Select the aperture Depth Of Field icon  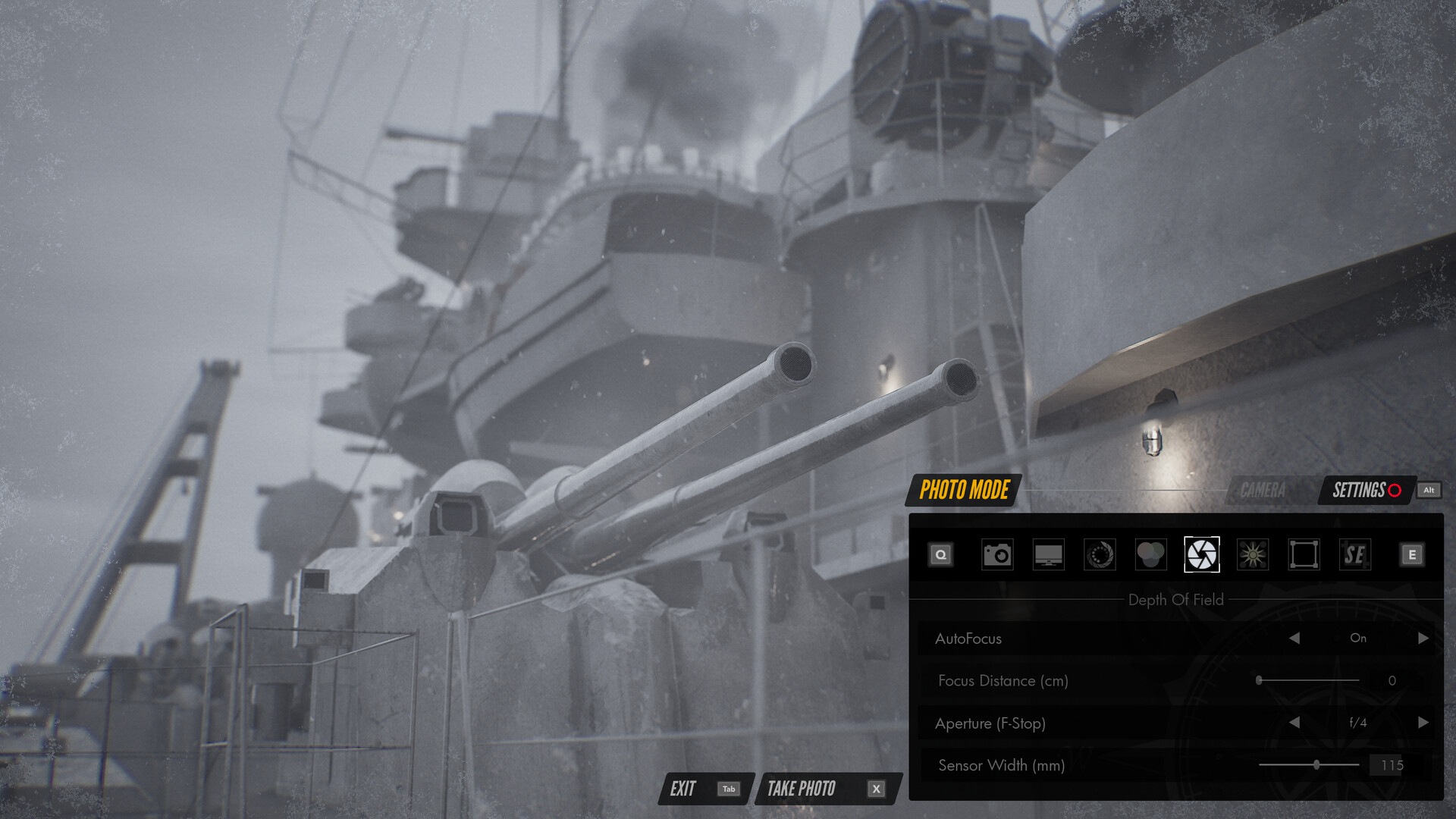(x=1202, y=554)
